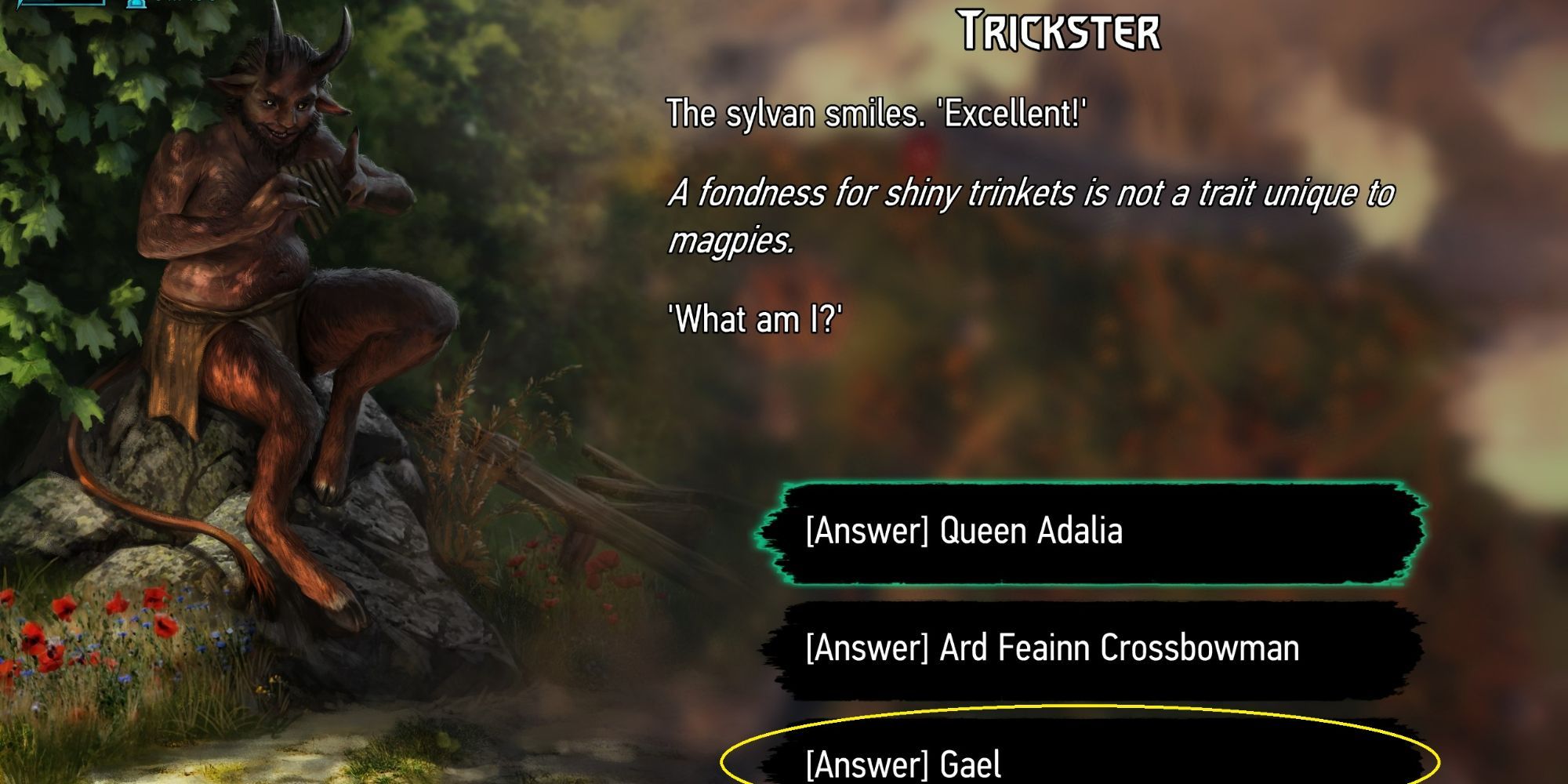Click the cyan arrow marker in the top-left corner
The height and width of the screenshot is (784, 1568).
click(20, 3)
